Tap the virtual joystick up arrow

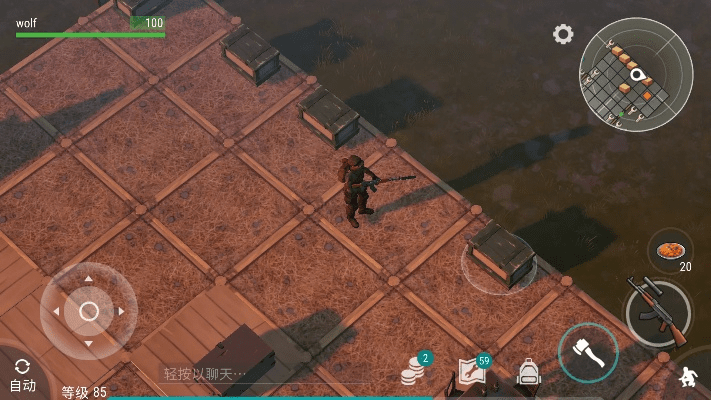(88, 279)
